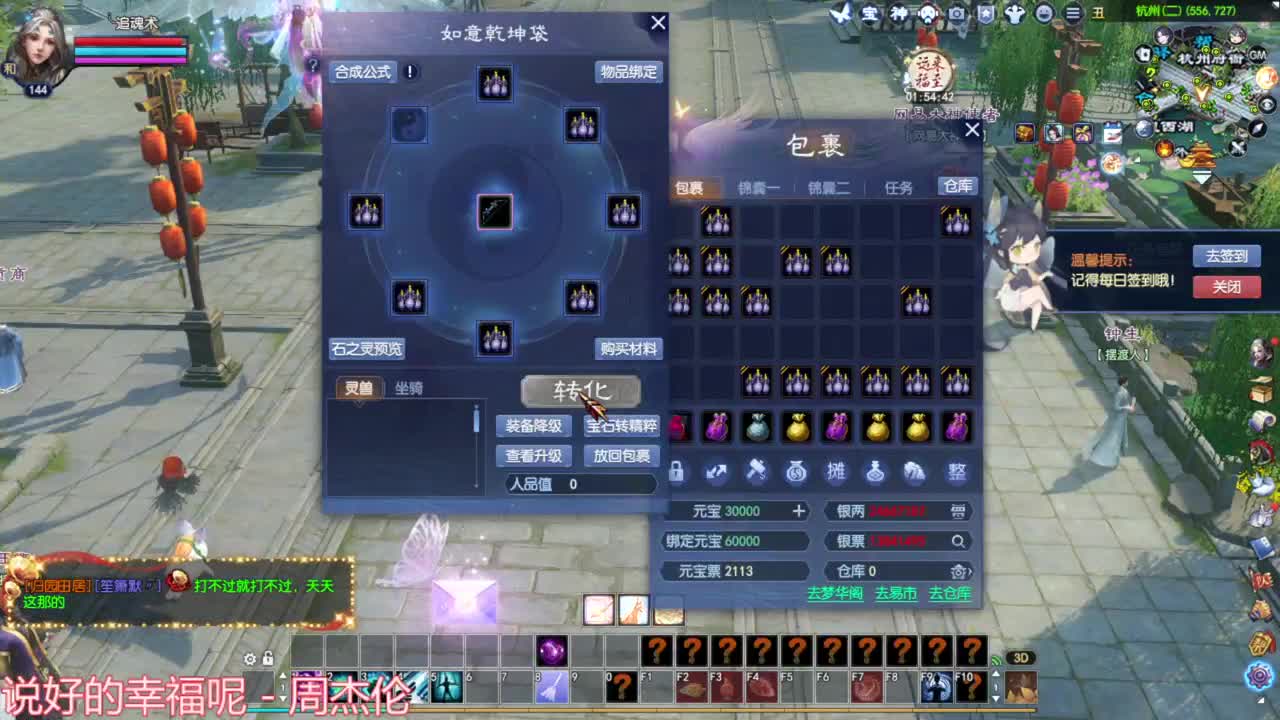Click the + beside 元宝 30000
1280x720 pixels.
tap(799, 511)
